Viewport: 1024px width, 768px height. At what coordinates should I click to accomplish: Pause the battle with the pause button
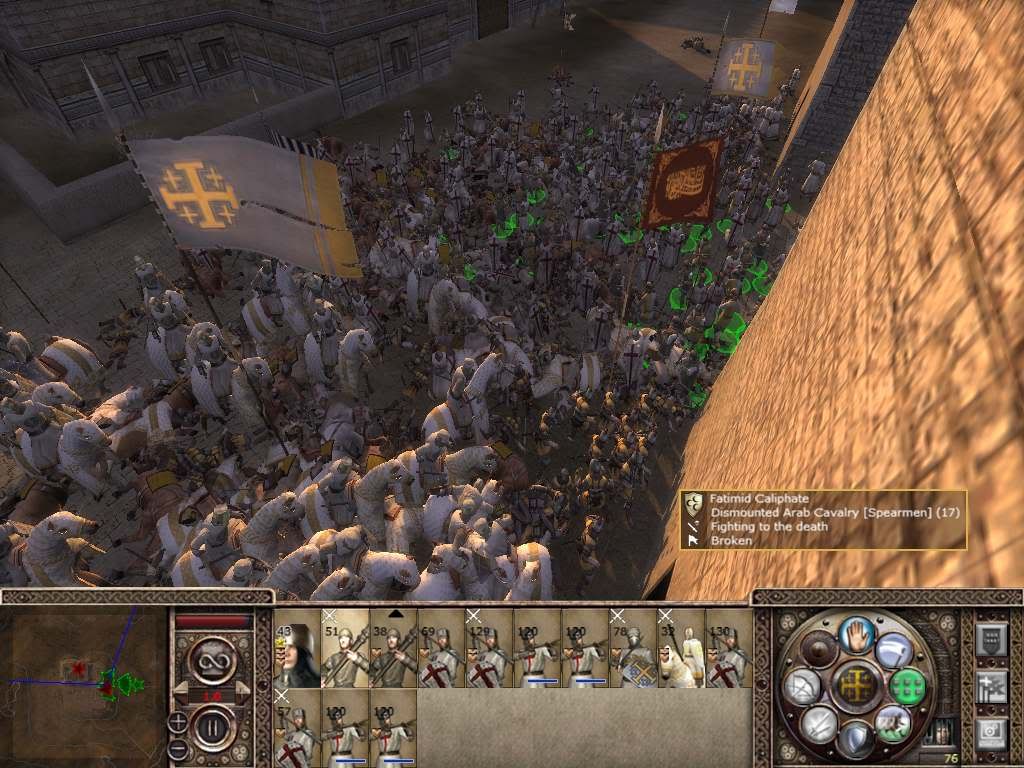(211, 724)
